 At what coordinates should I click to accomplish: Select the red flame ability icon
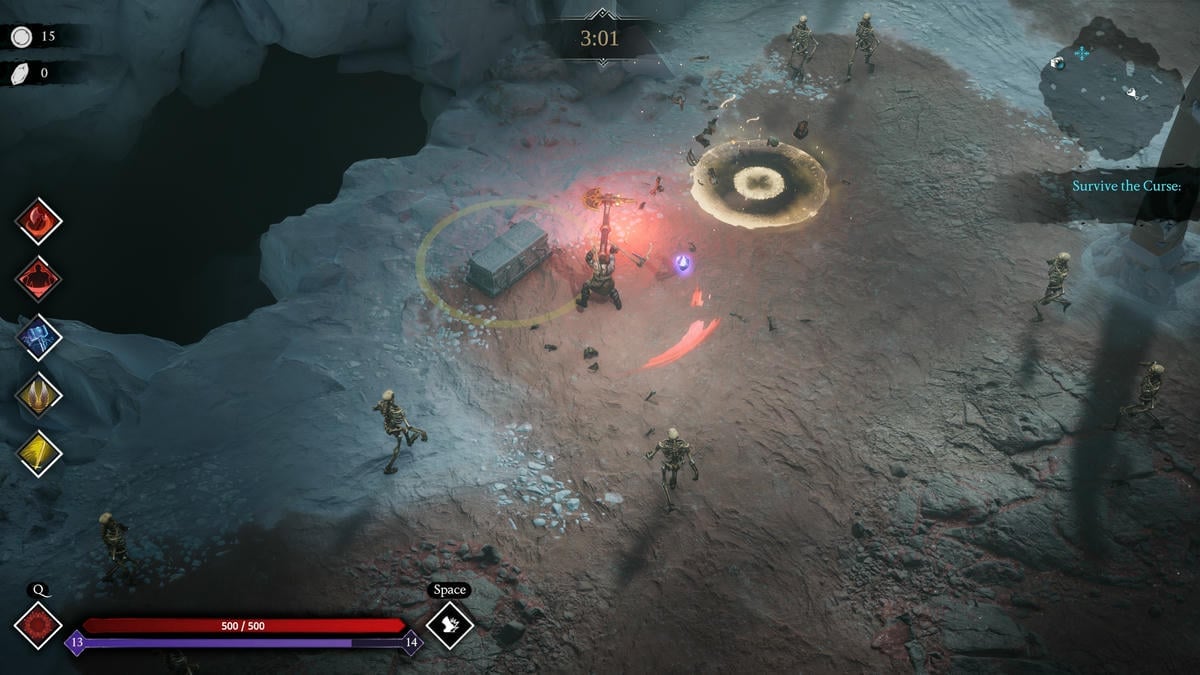39,221
